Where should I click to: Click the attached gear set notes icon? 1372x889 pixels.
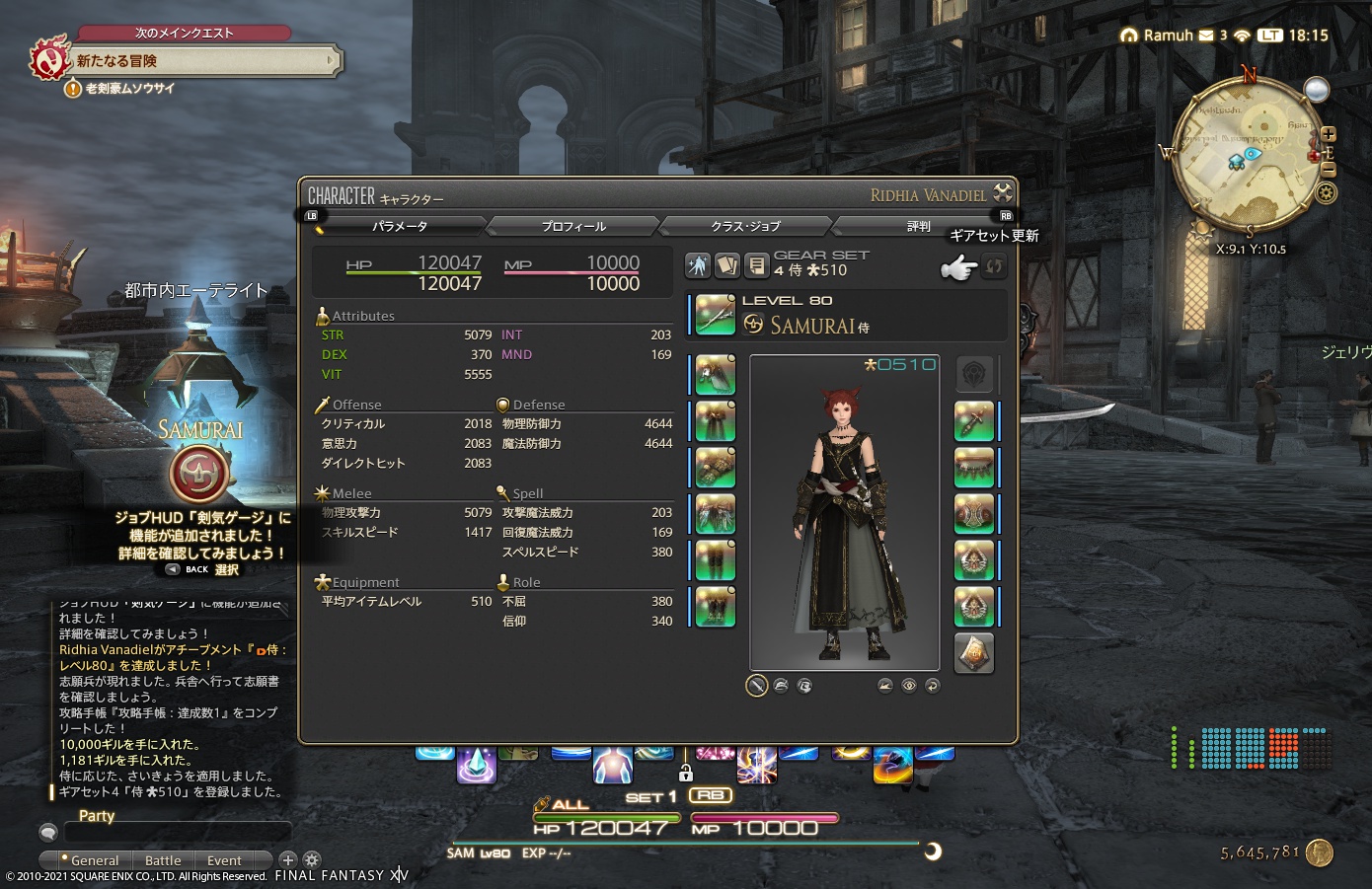[757, 265]
